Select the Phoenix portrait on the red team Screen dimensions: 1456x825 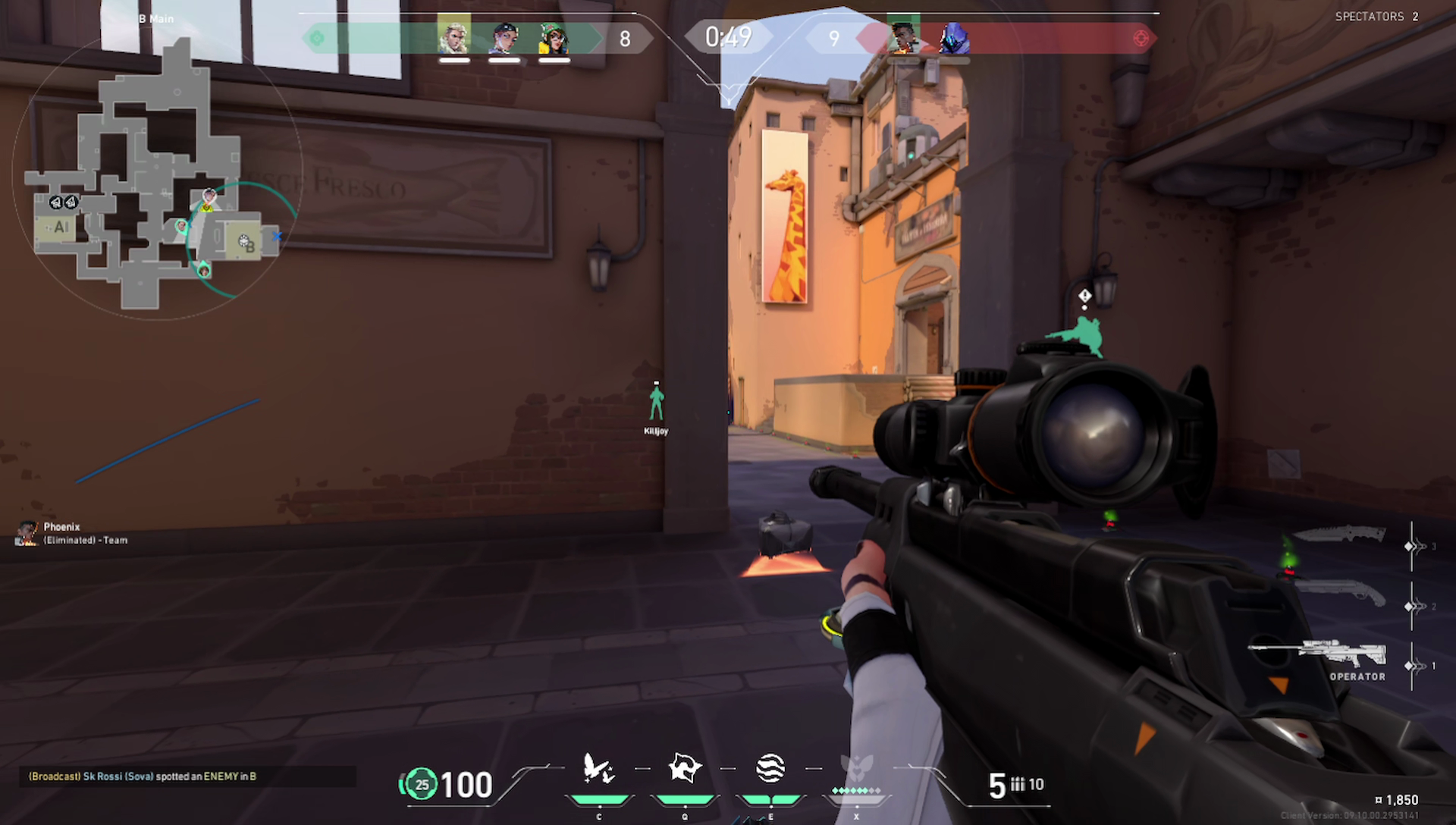902,38
